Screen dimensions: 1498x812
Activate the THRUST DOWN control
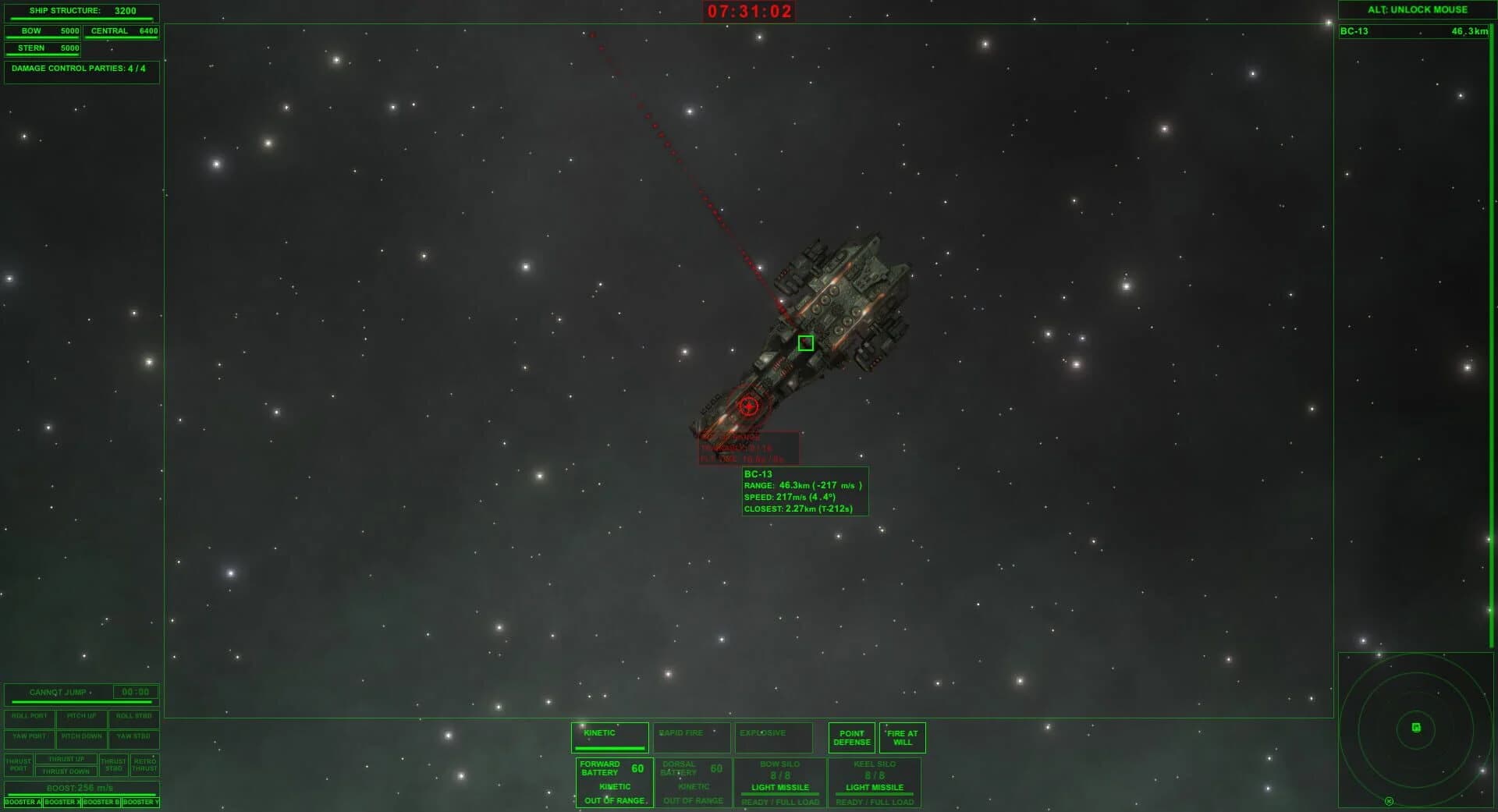tap(66, 771)
